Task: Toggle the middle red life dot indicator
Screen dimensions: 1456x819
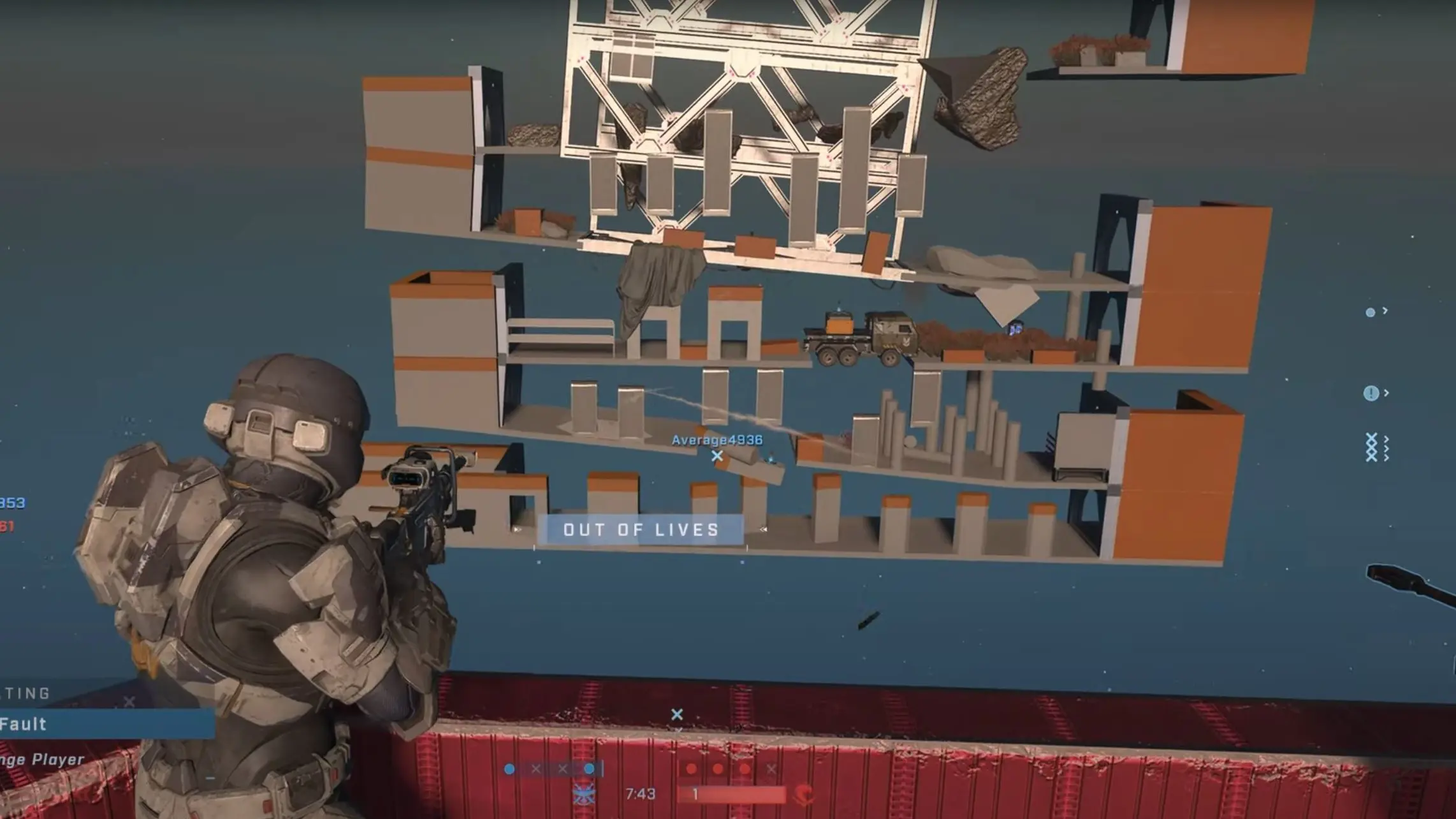Action: [718, 769]
